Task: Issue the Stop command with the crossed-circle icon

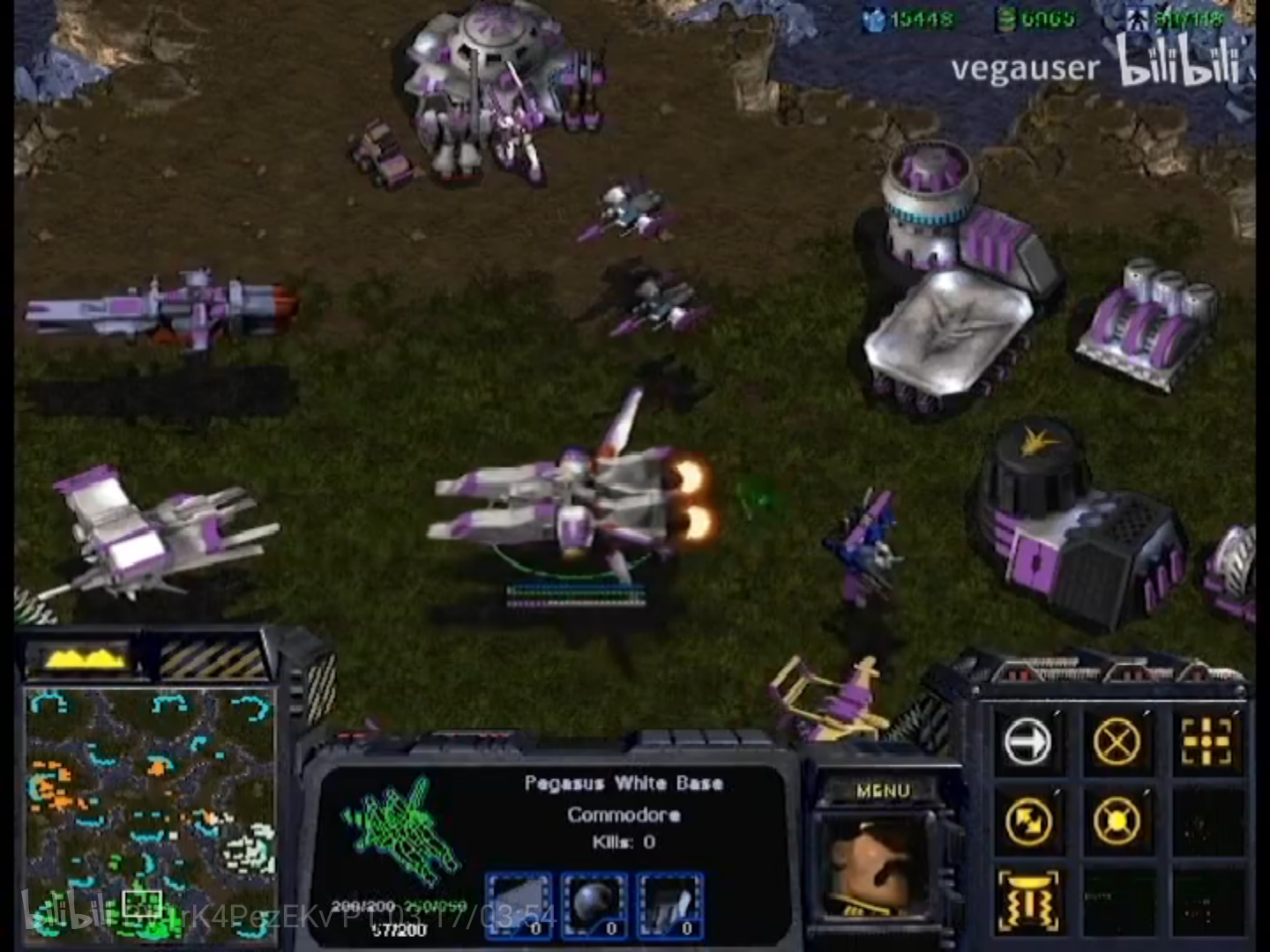Action: click(x=1117, y=741)
